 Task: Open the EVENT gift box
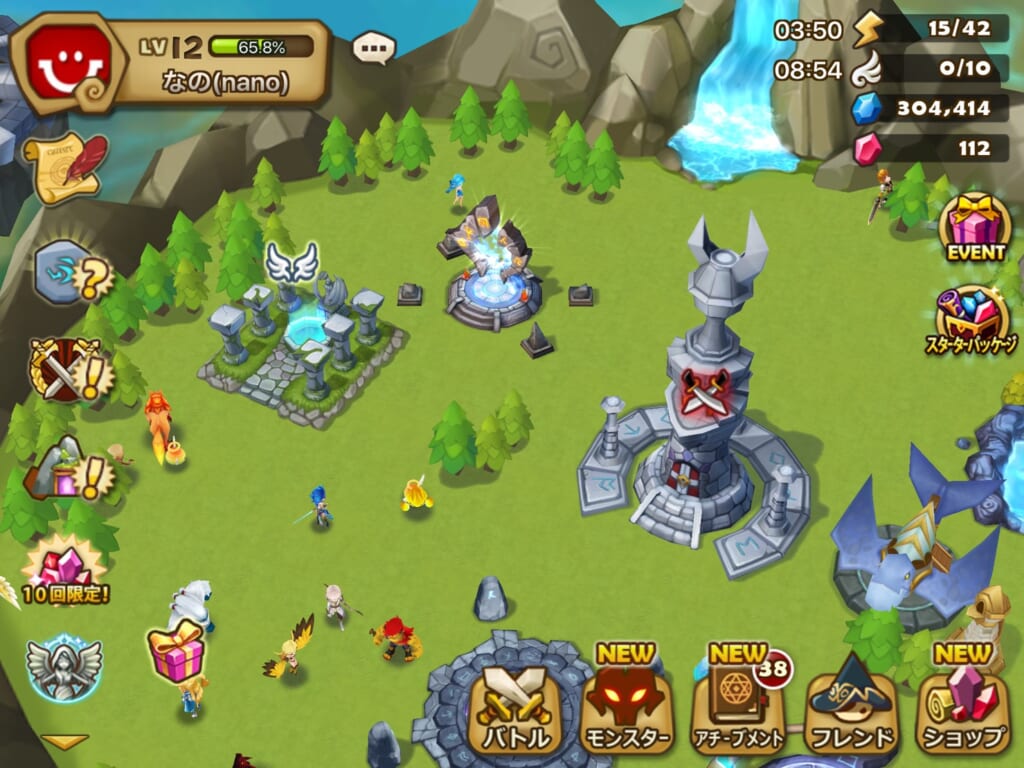(976, 227)
